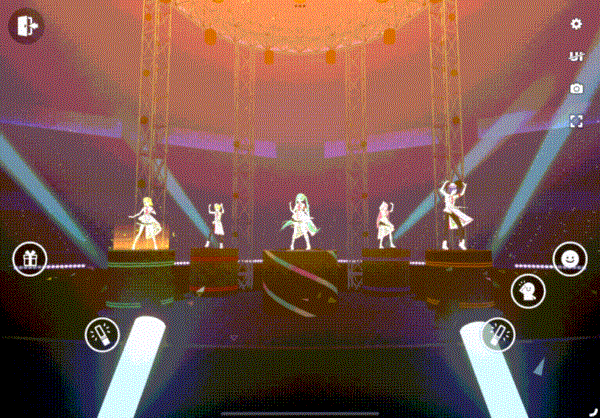
Task: Activate the fullscreen view icon
Action: (576, 121)
